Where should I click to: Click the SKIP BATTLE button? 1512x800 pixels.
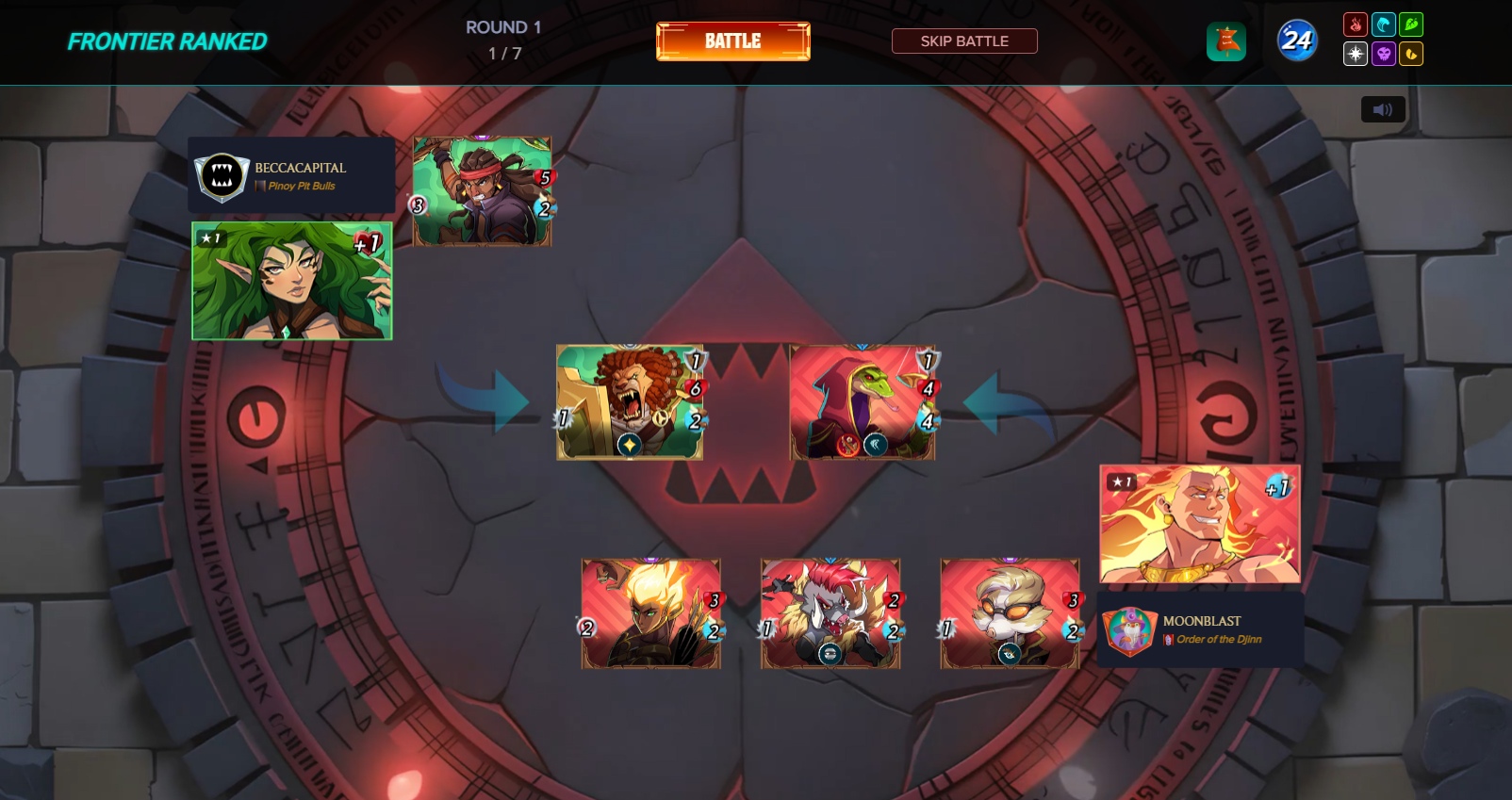tap(963, 41)
